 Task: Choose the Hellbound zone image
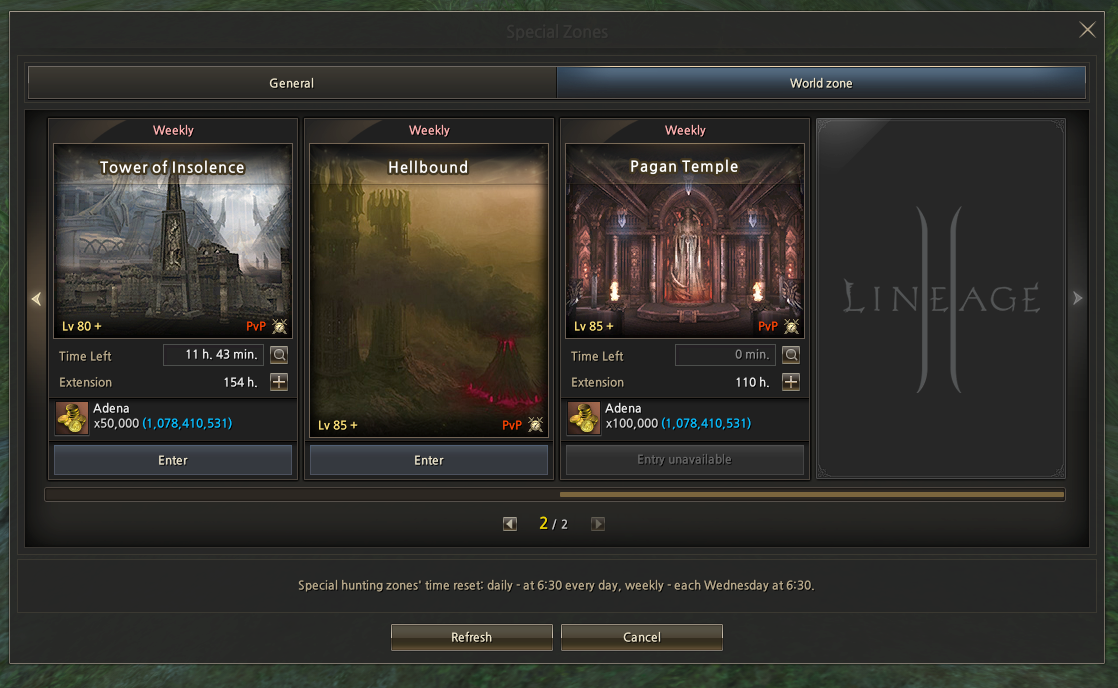[x=429, y=290]
